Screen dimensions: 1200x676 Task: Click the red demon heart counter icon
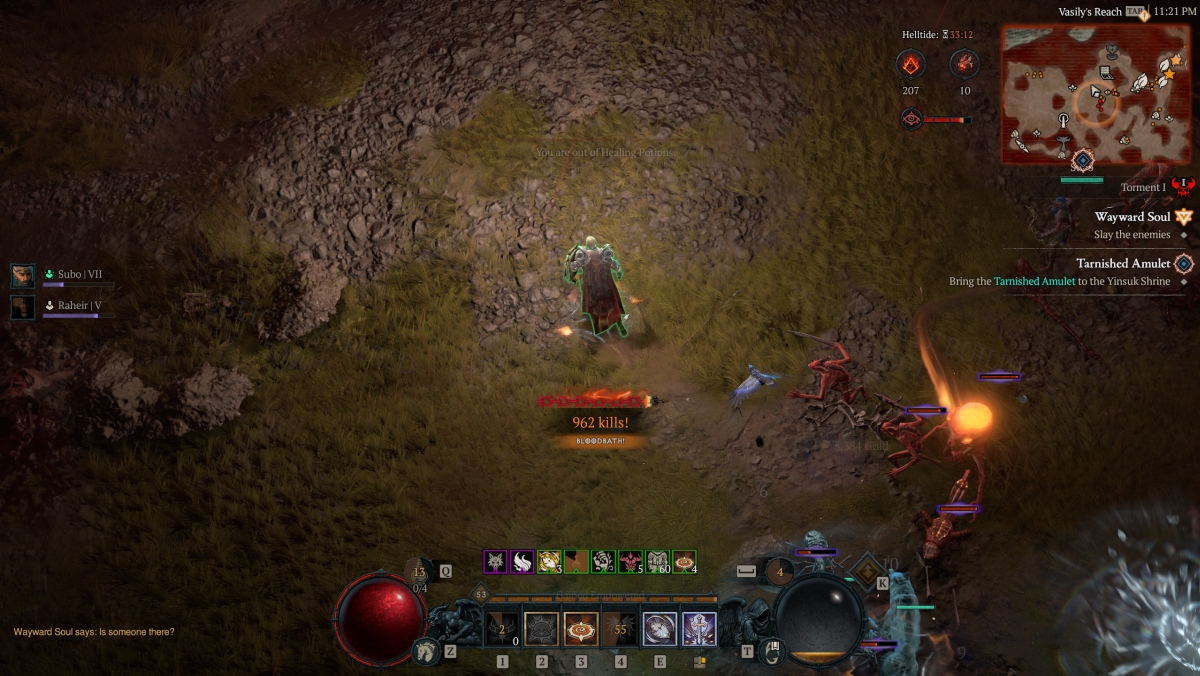pos(964,65)
